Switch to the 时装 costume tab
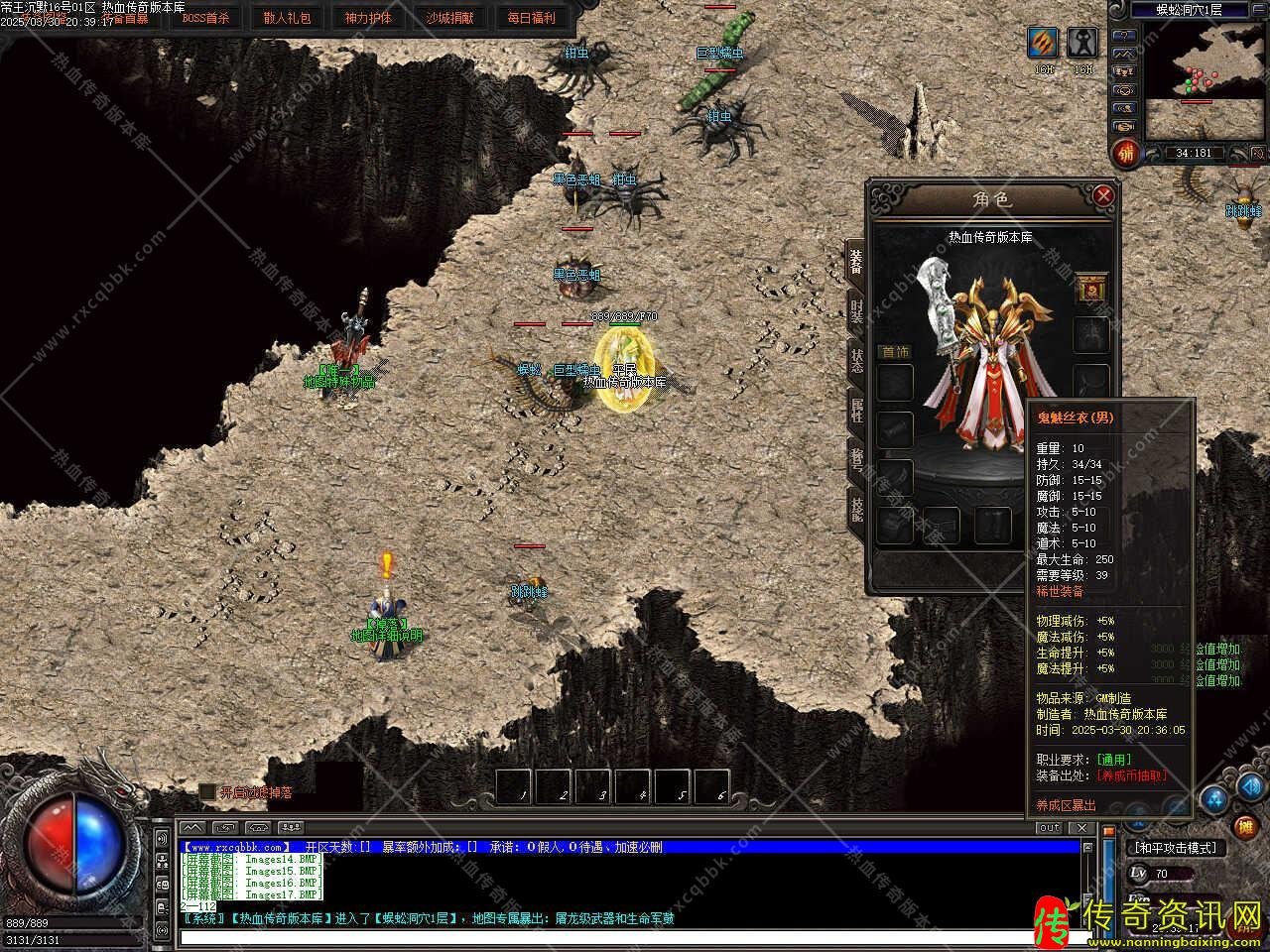 (x=855, y=310)
